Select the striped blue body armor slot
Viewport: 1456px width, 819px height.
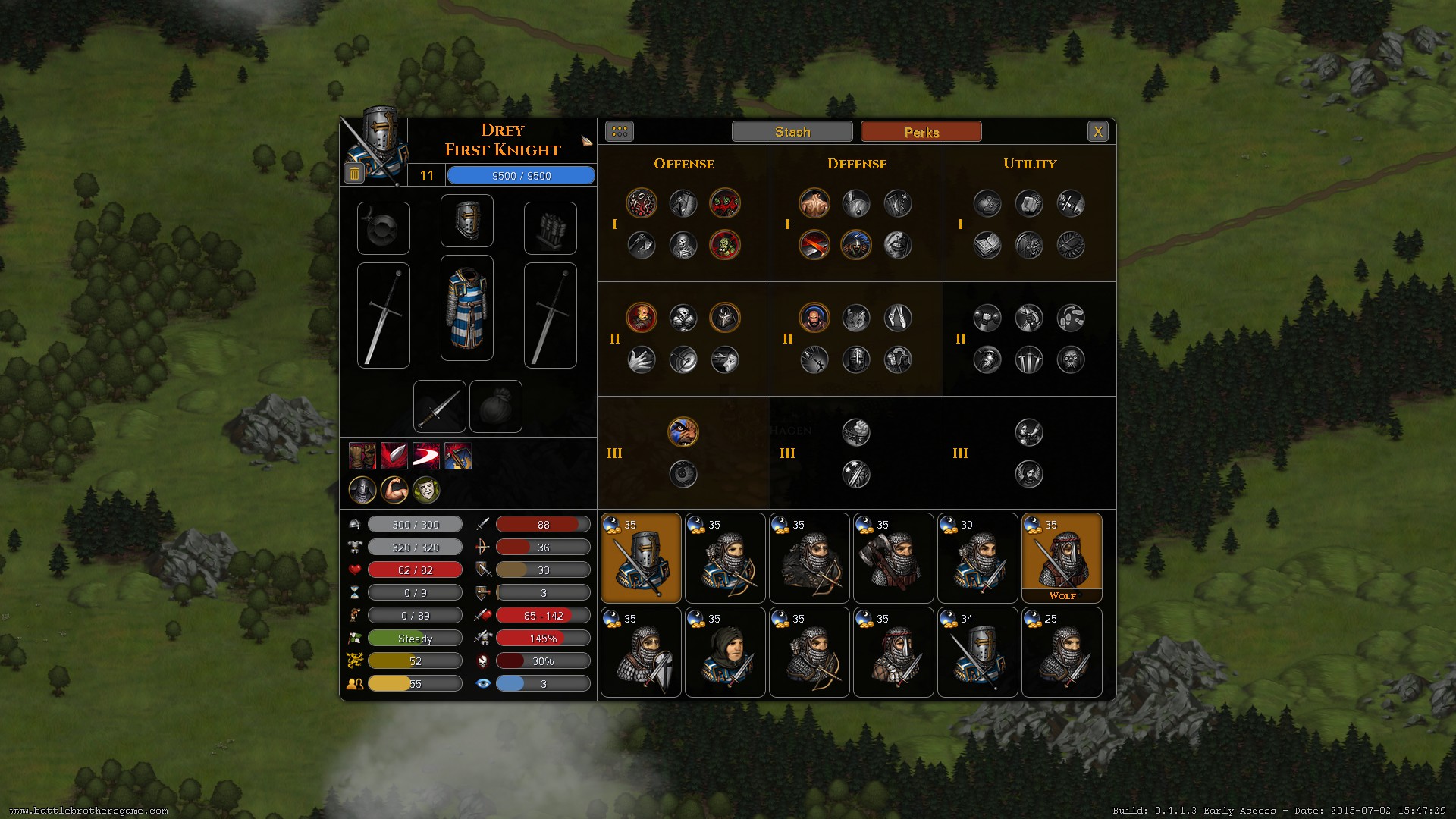coord(466,308)
